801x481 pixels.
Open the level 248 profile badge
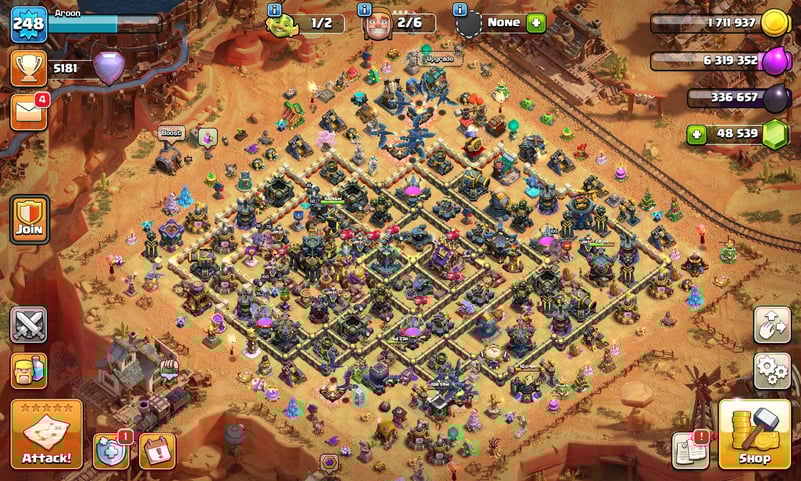coord(29,24)
